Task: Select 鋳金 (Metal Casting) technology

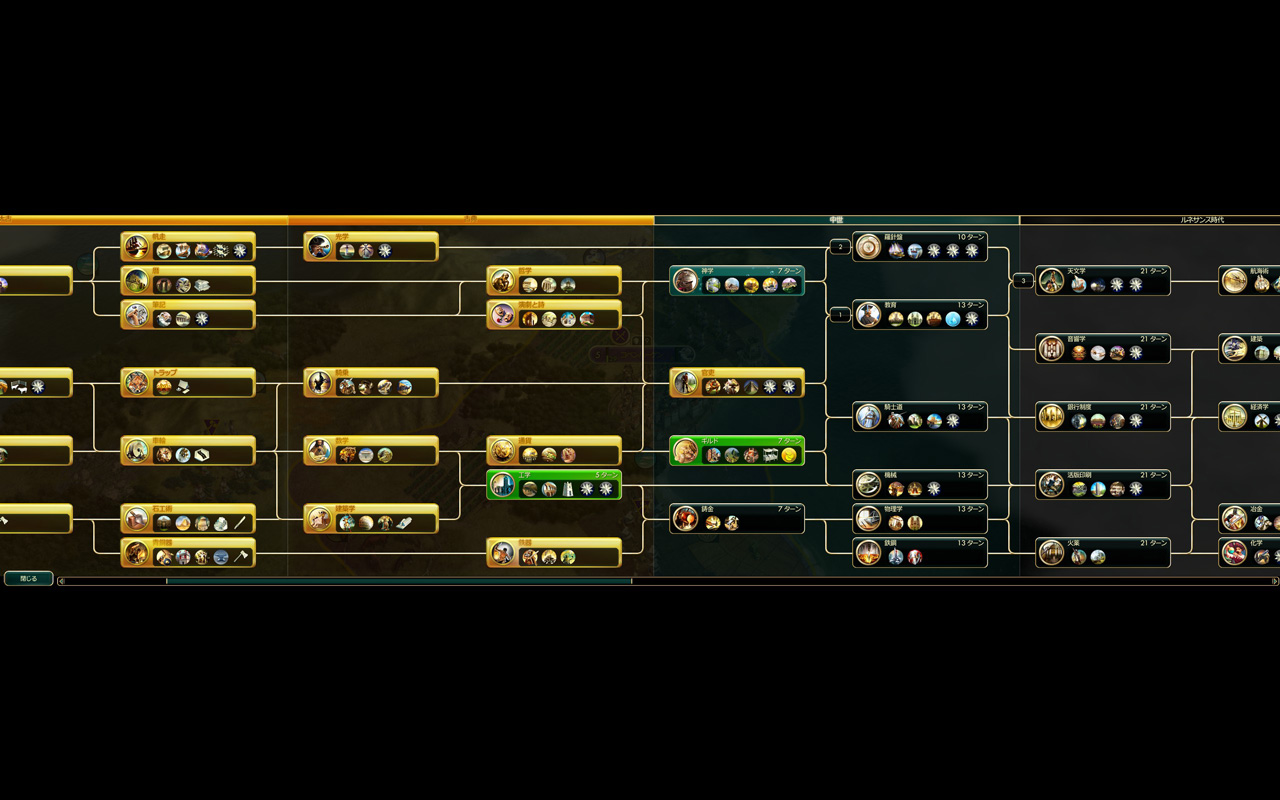Action: [737, 518]
